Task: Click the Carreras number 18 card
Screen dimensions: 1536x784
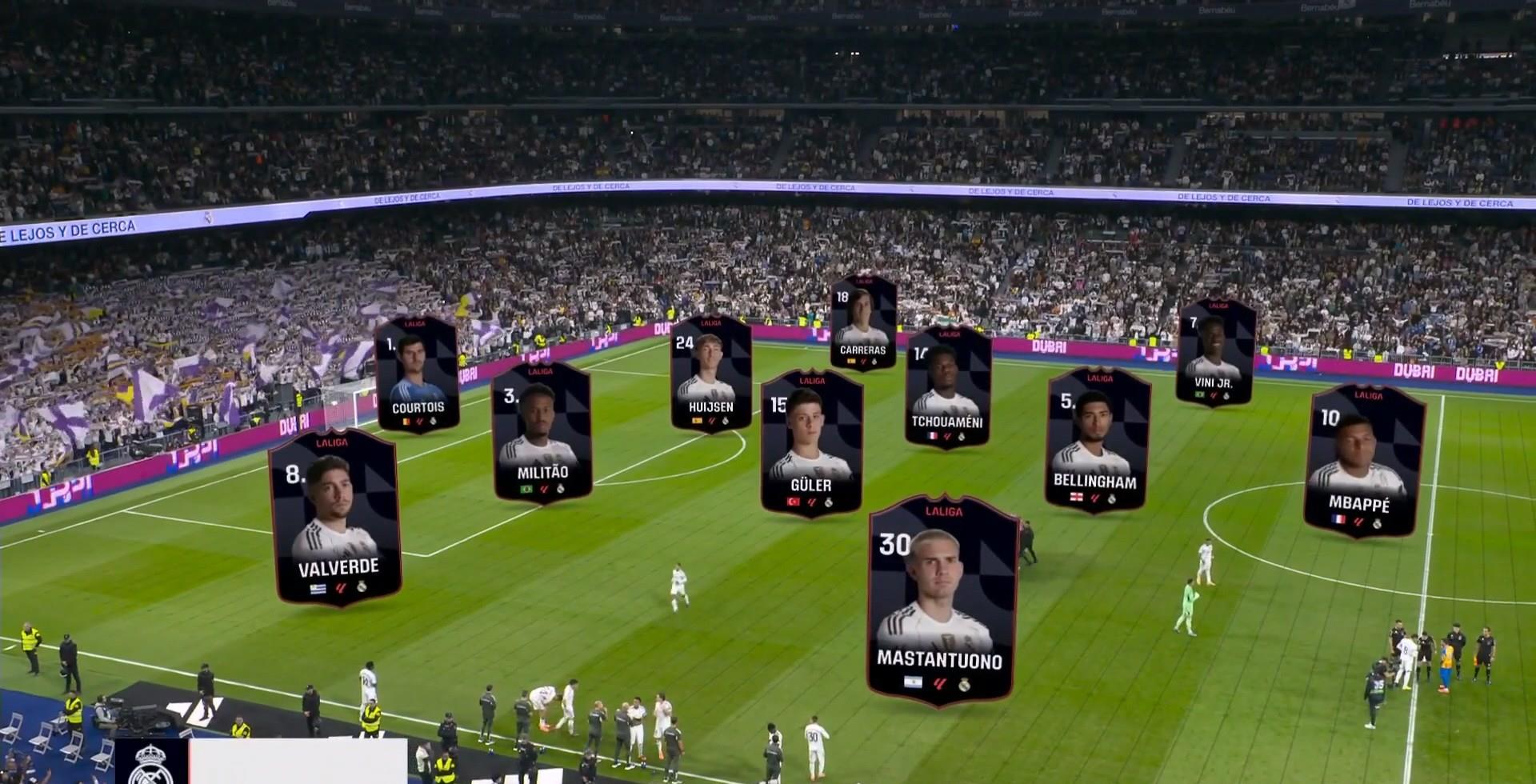Action: (x=862, y=322)
